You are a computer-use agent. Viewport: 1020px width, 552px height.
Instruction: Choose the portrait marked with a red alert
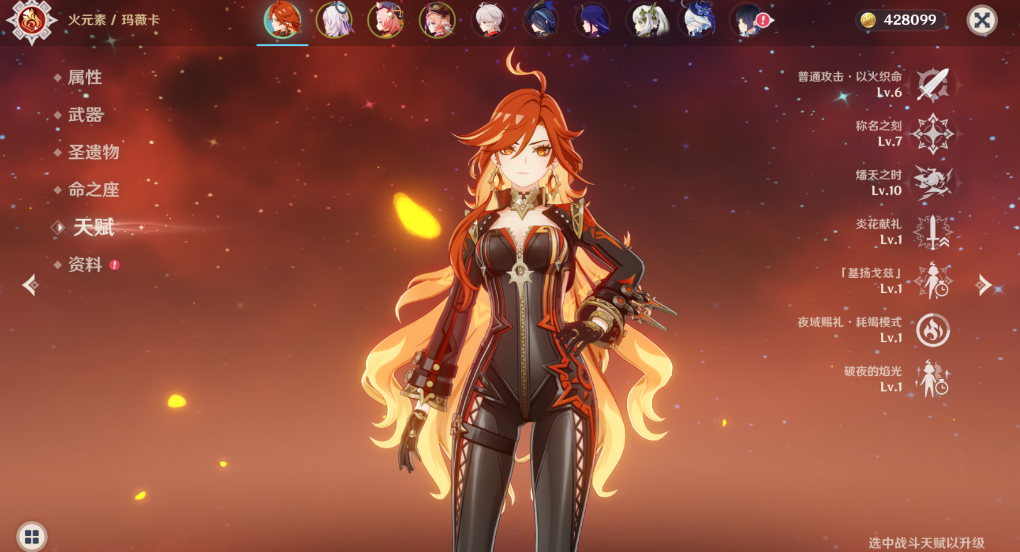(x=749, y=20)
